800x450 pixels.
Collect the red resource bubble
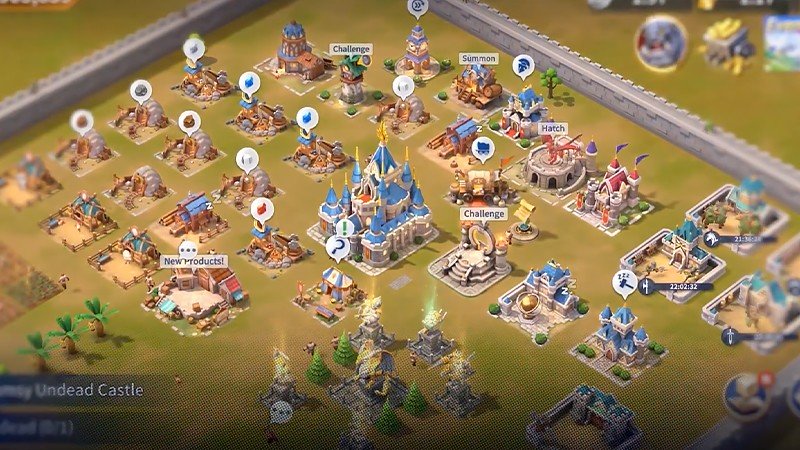(x=262, y=209)
